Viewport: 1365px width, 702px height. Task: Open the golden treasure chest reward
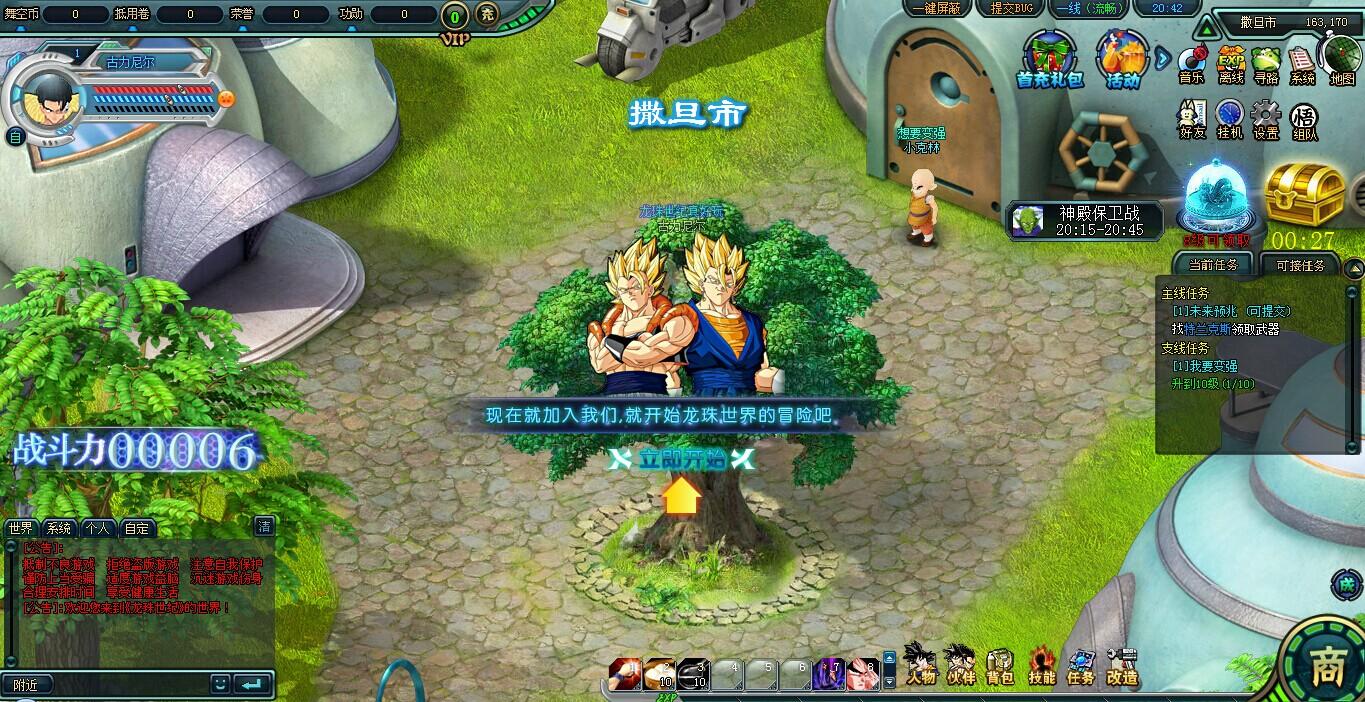click(1304, 194)
